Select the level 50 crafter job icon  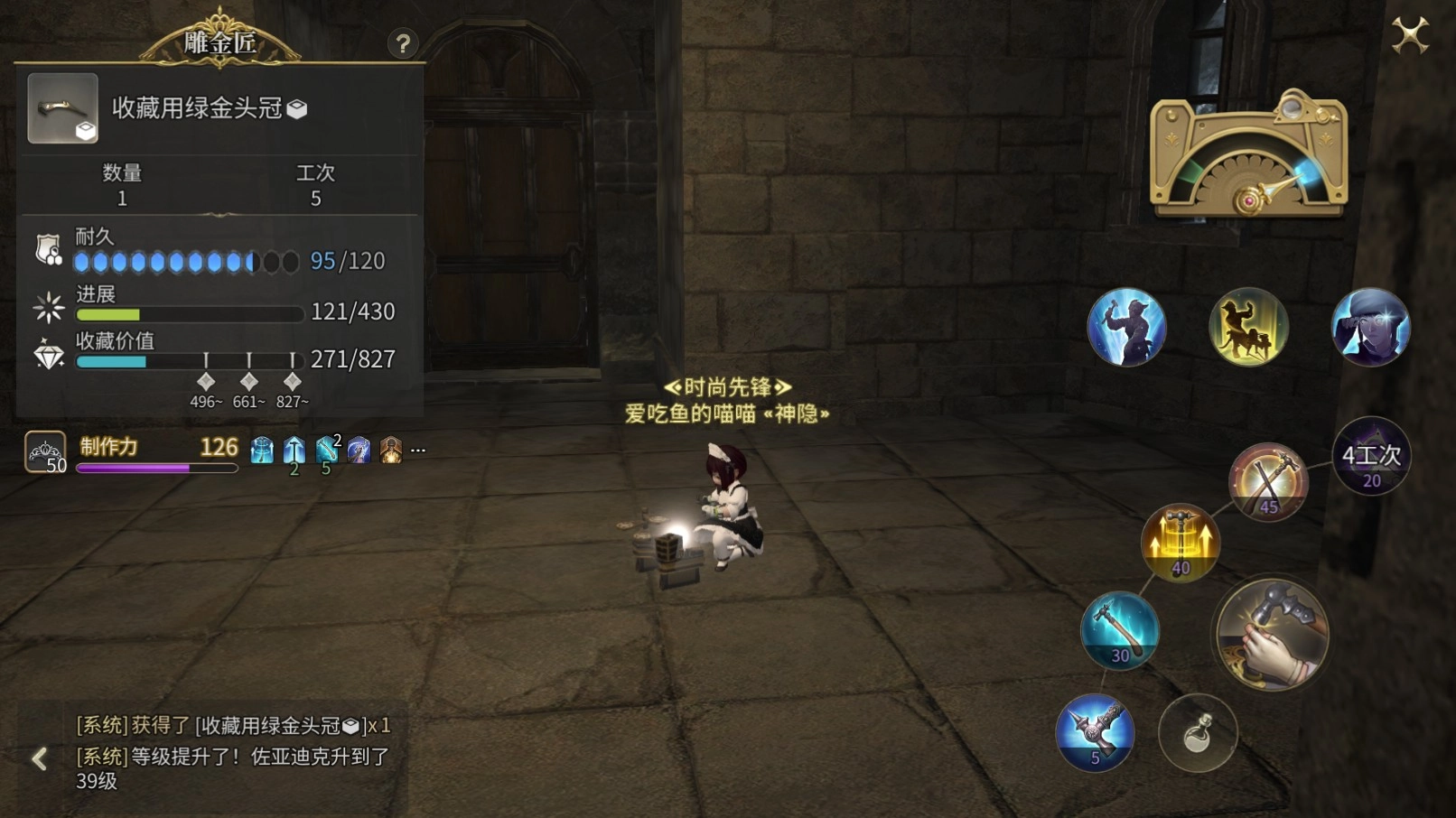click(45, 451)
